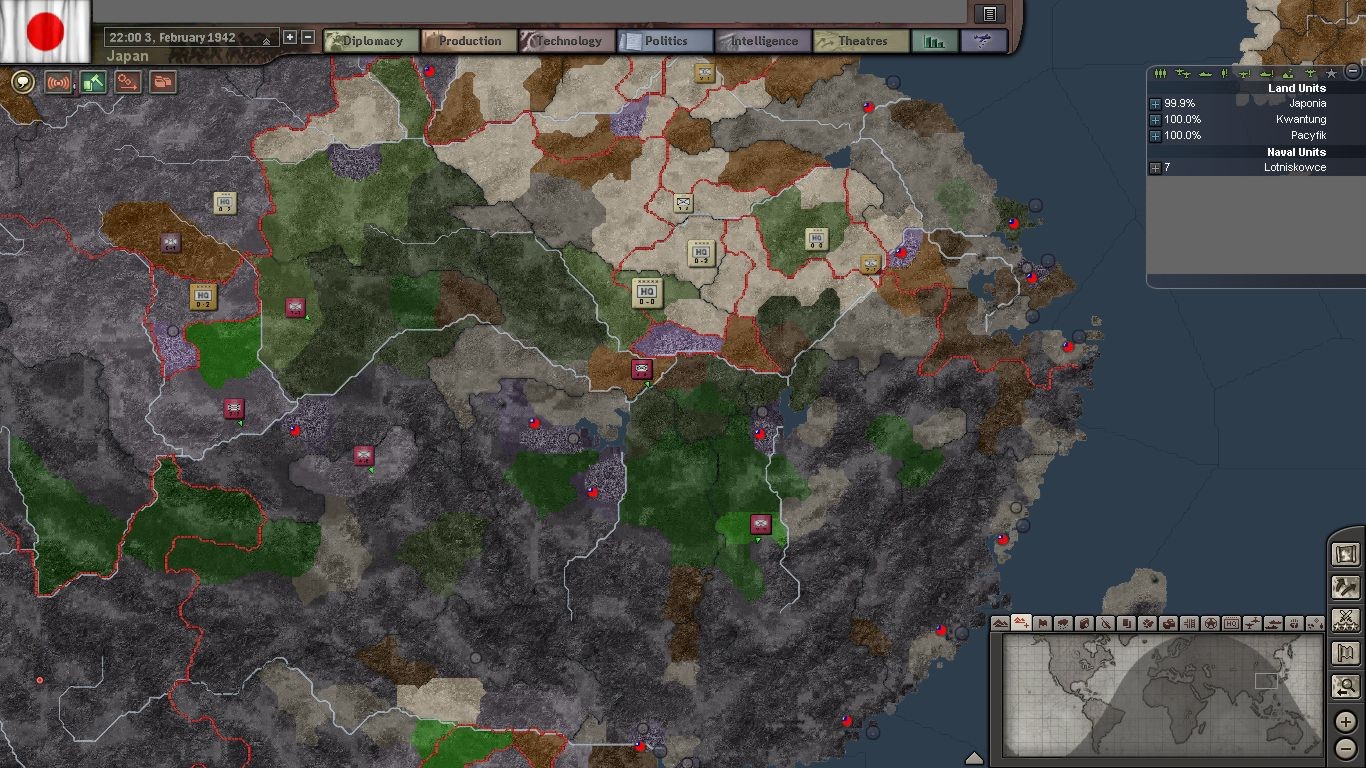1366x768 pixels.
Task: Increase game speed with the plus button
Action: [290, 37]
